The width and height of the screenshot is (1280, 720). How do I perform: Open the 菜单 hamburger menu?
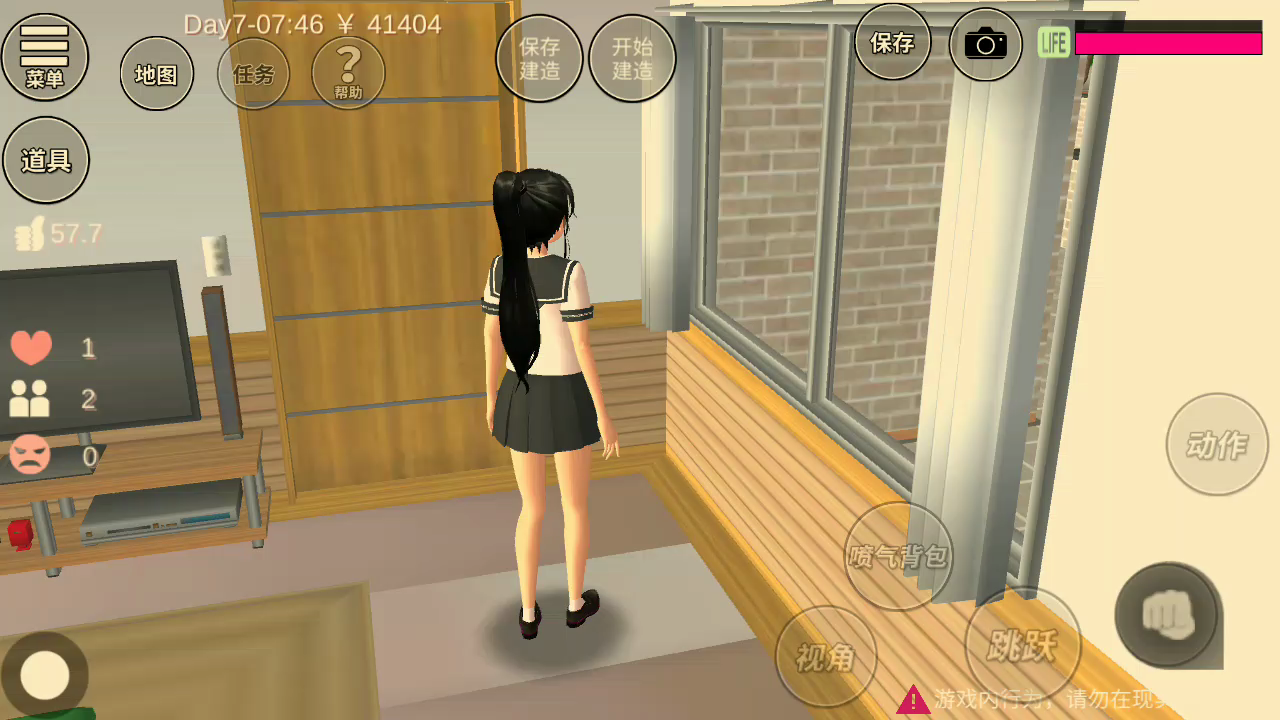[45, 57]
